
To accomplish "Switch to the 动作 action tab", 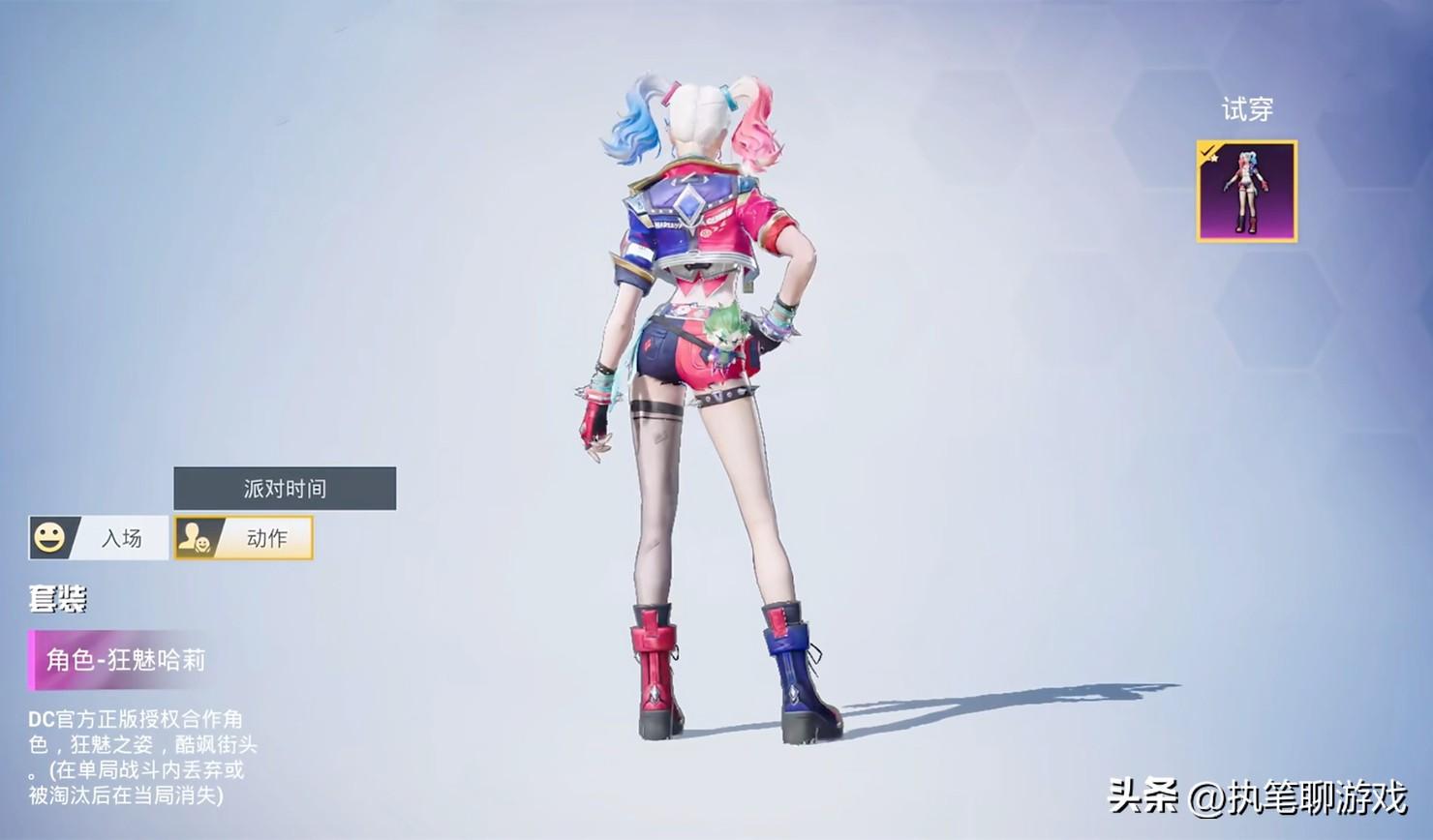I will pos(244,538).
